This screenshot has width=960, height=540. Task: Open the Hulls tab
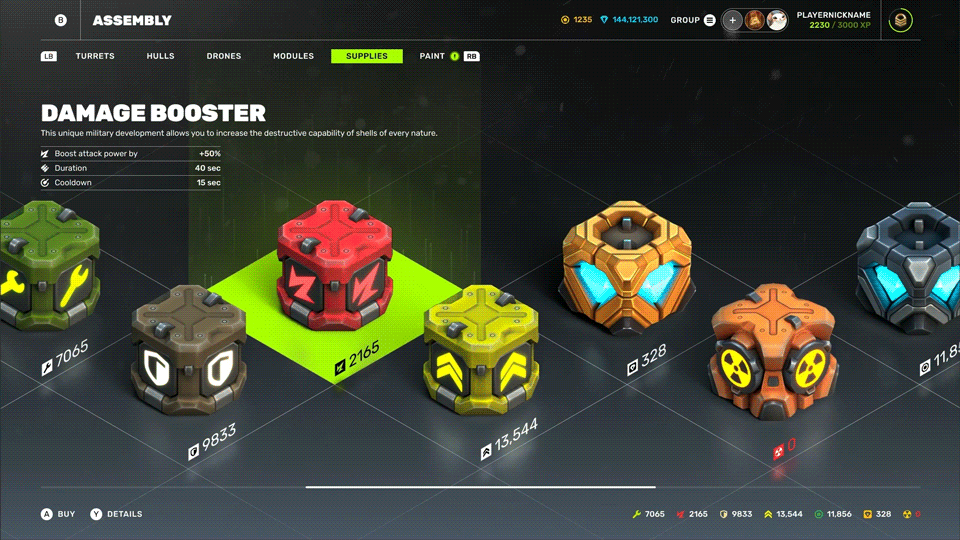click(x=160, y=57)
